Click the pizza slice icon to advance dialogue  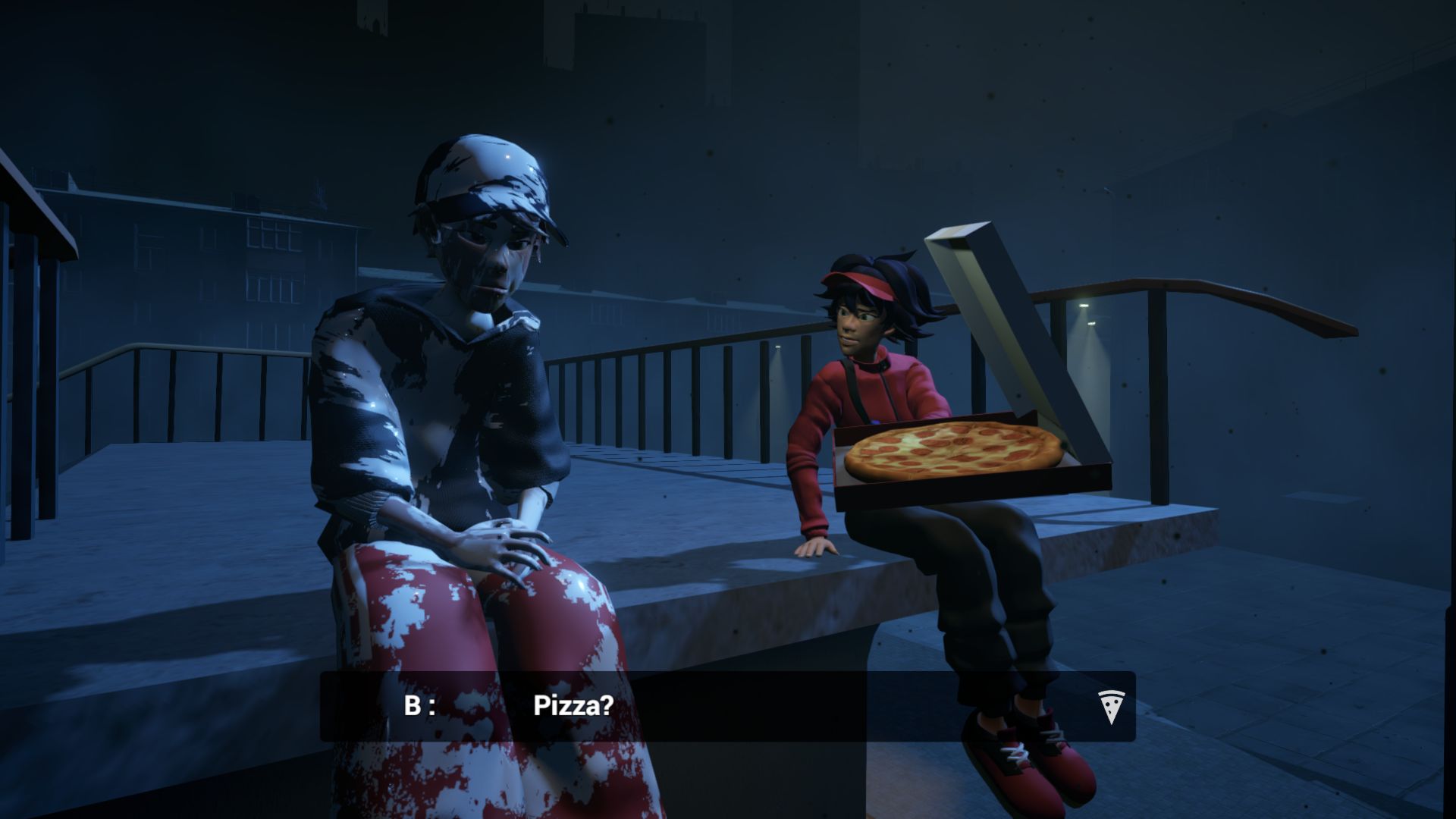click(1110, 707)
